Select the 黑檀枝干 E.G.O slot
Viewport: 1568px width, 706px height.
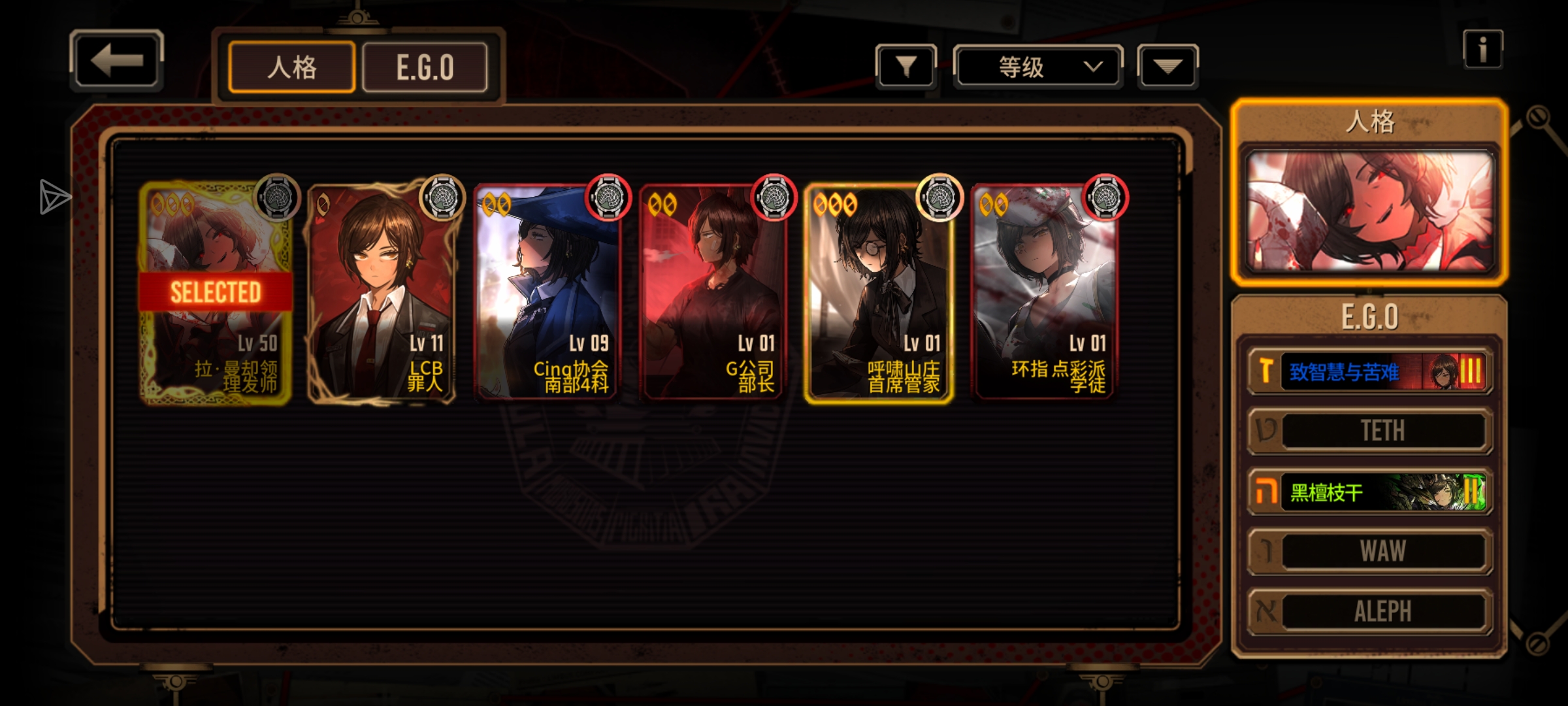(1369, 492)
